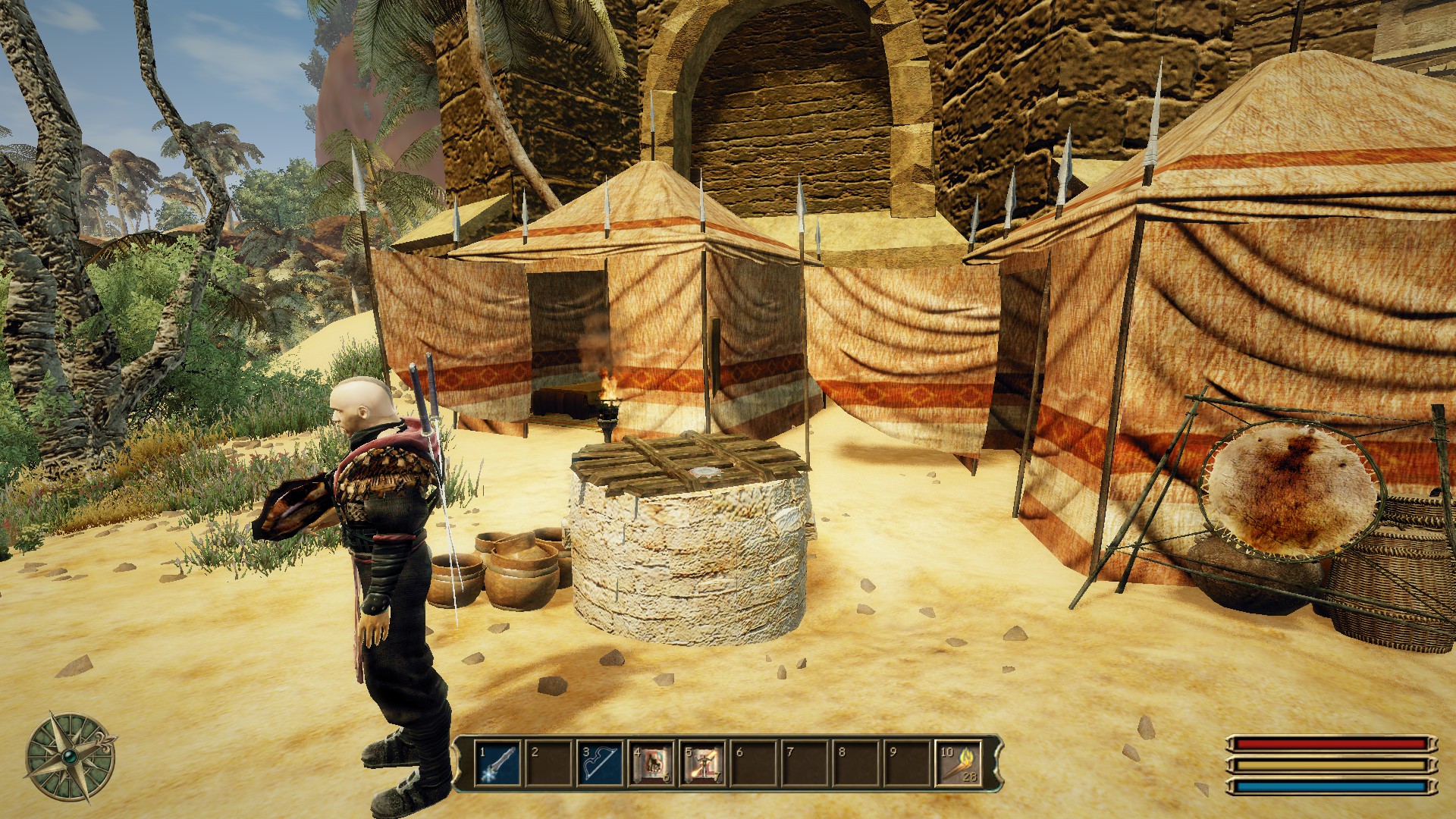The image size is (1456, 819).
Task: Click the empty hotbar slot numbered 2
Action: point(550,764)
